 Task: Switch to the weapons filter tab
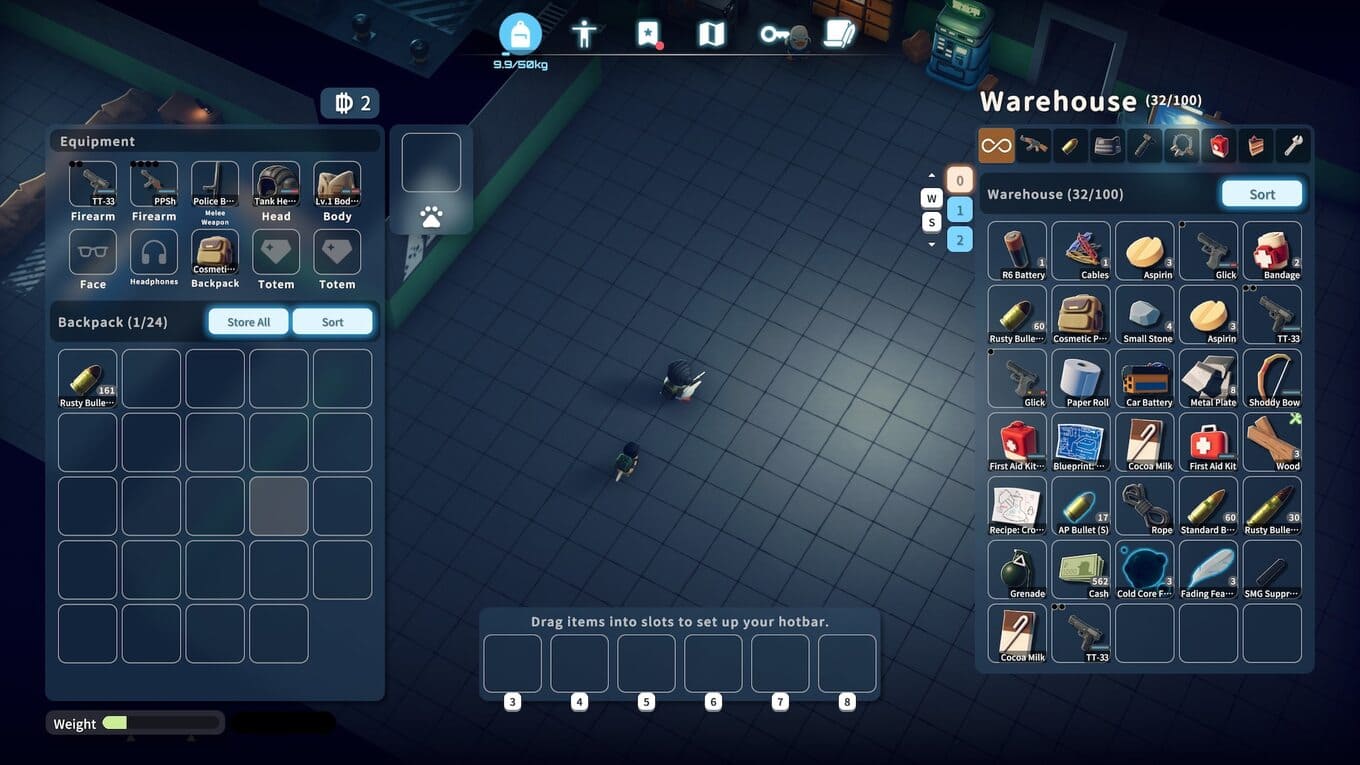coord(1033,146)
